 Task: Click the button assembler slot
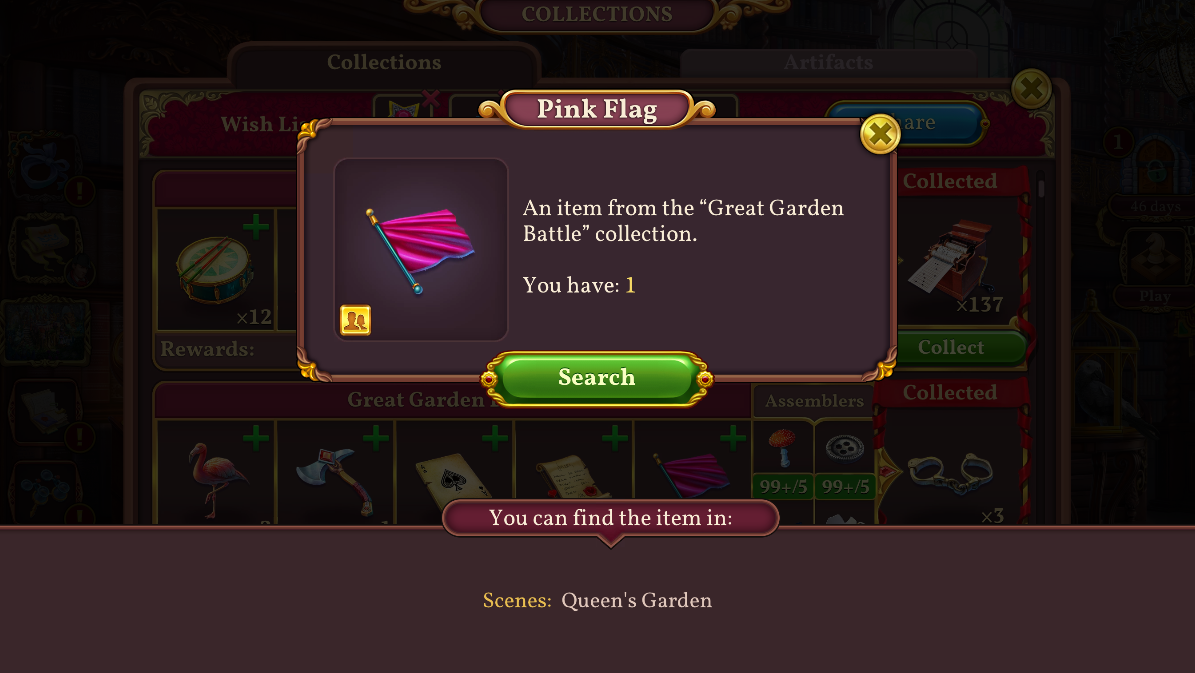(x=844, y=450)
